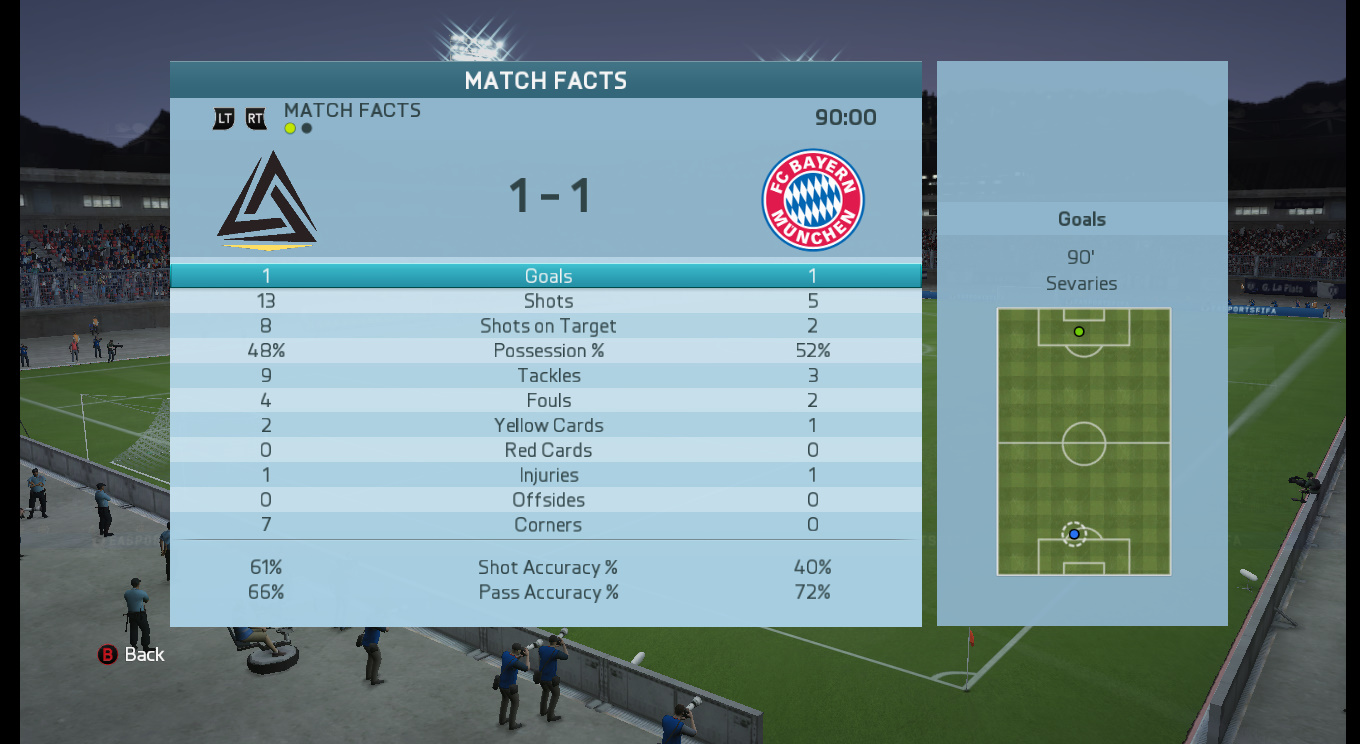Select the Corners stat row

click(547, 525)
